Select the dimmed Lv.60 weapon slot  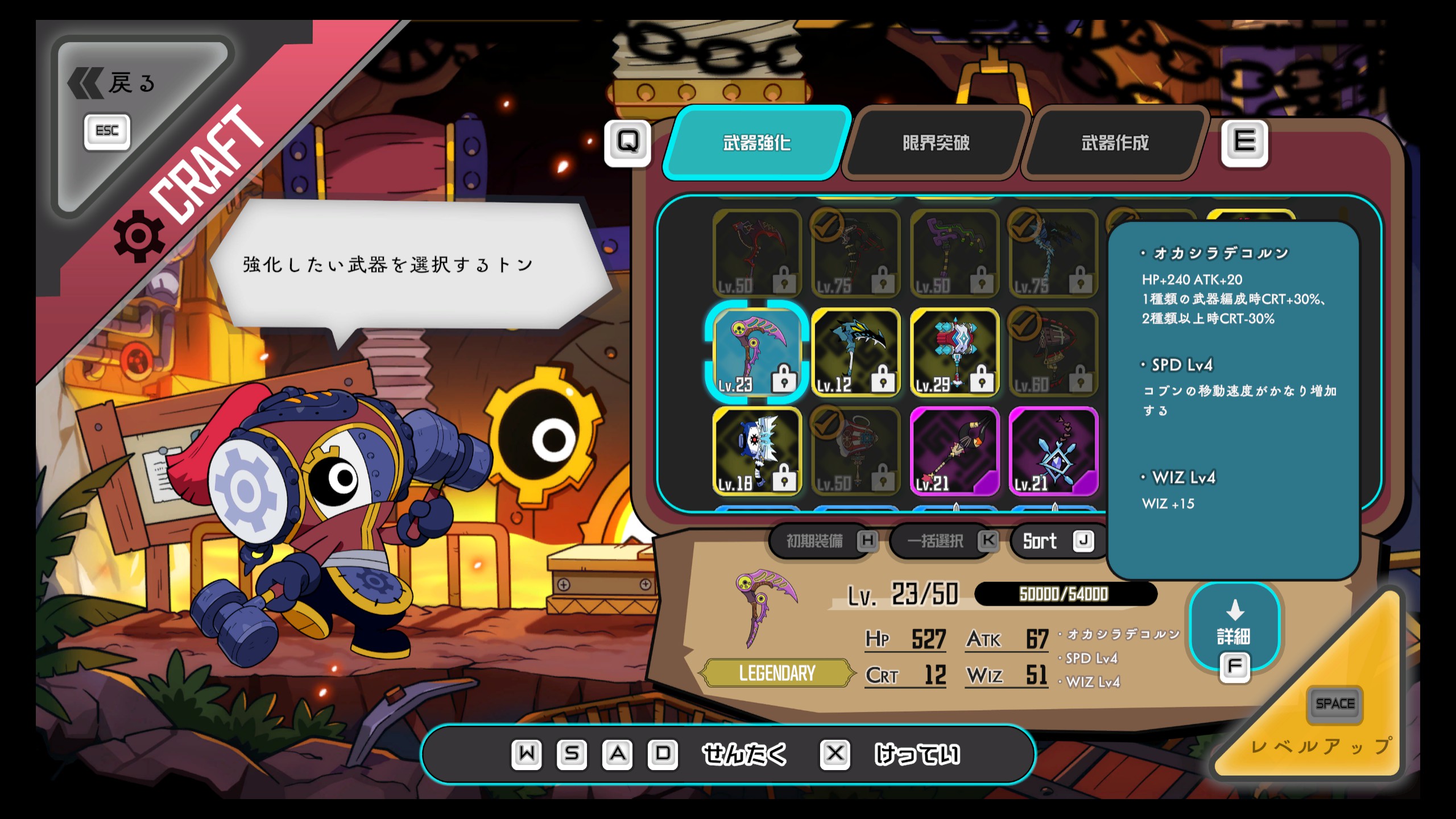coord(1053,353)
